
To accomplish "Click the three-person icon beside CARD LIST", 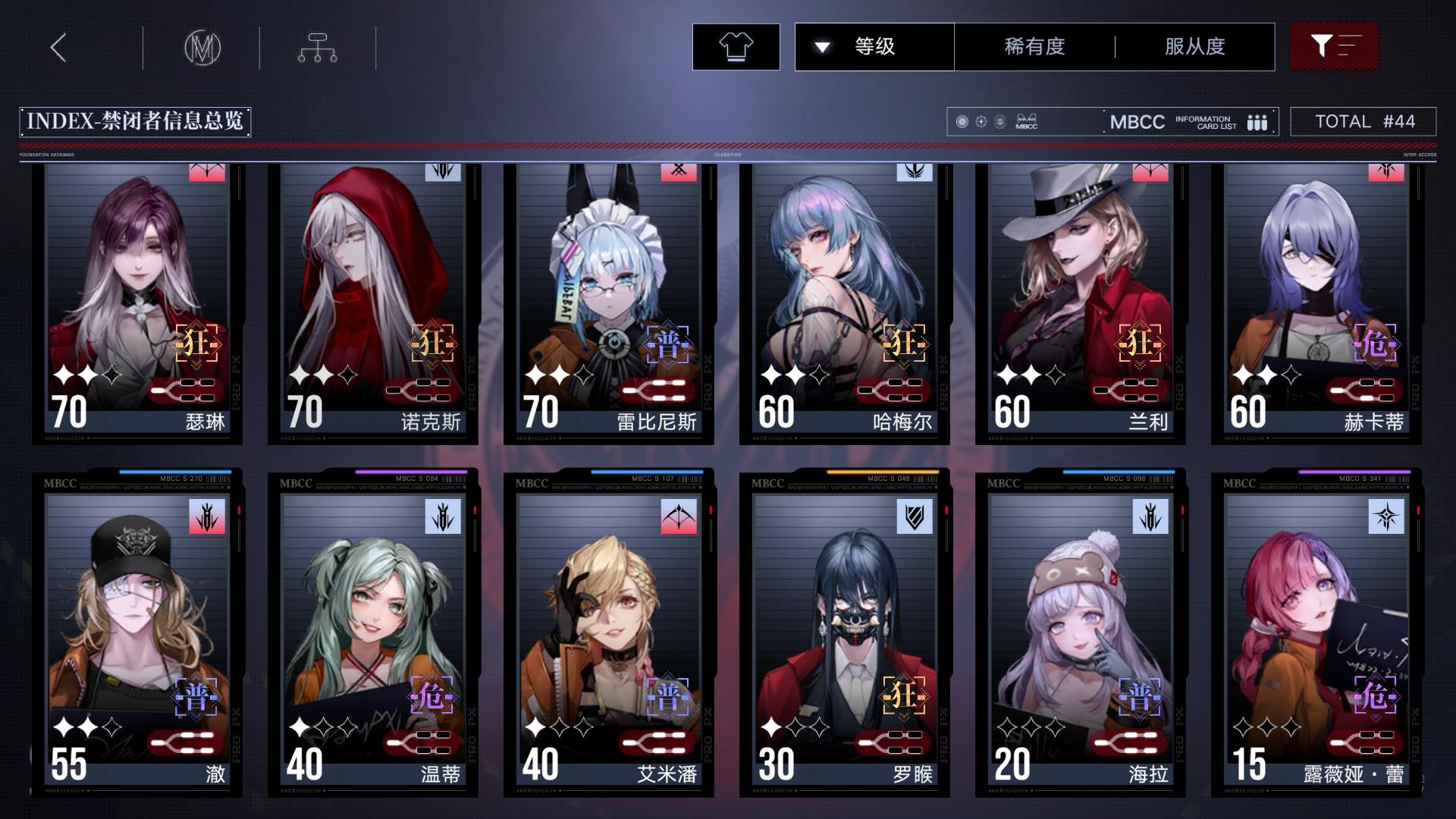I will pos(1257,121).
